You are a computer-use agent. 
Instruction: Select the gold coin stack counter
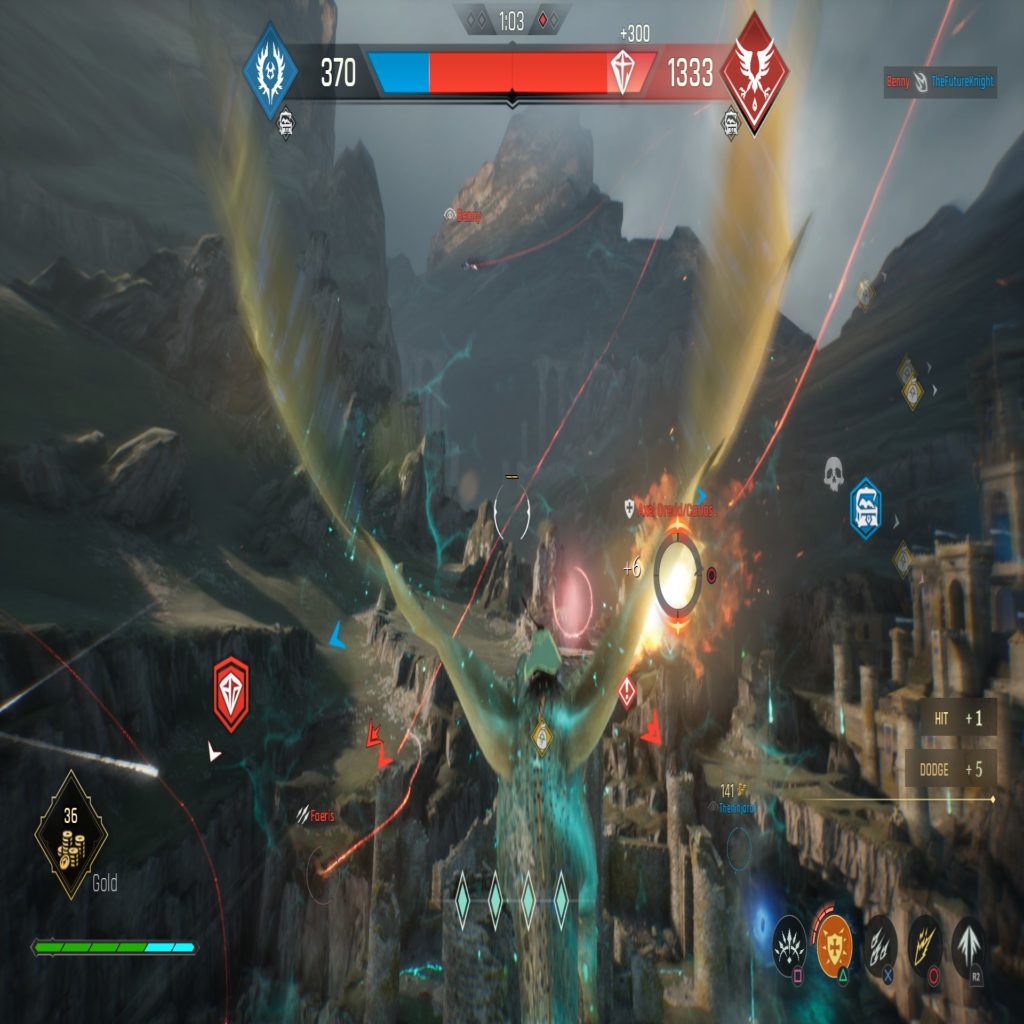(71, 833)
